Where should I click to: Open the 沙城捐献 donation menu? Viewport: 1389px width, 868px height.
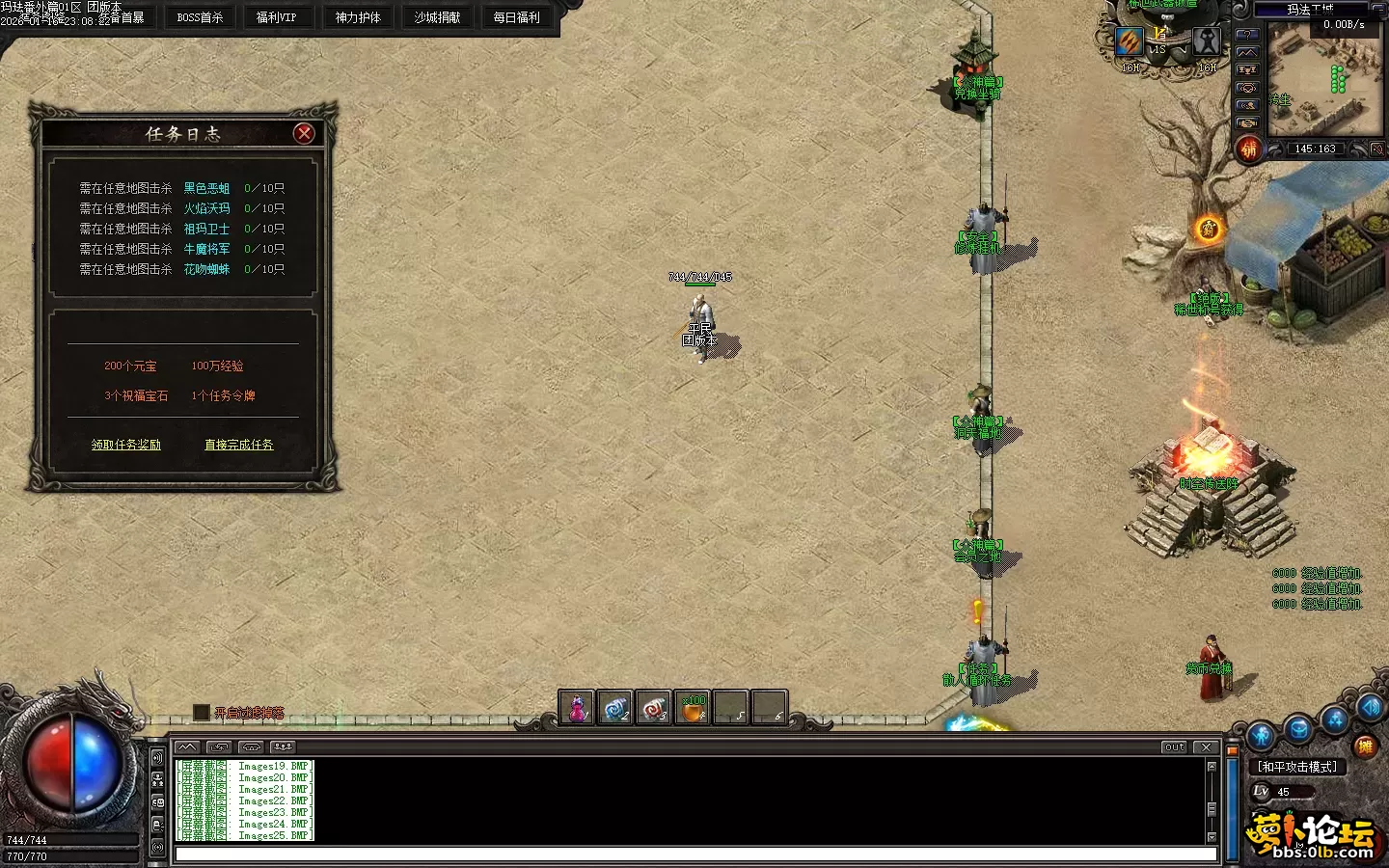pyautogui.click(x=437, y=17)
